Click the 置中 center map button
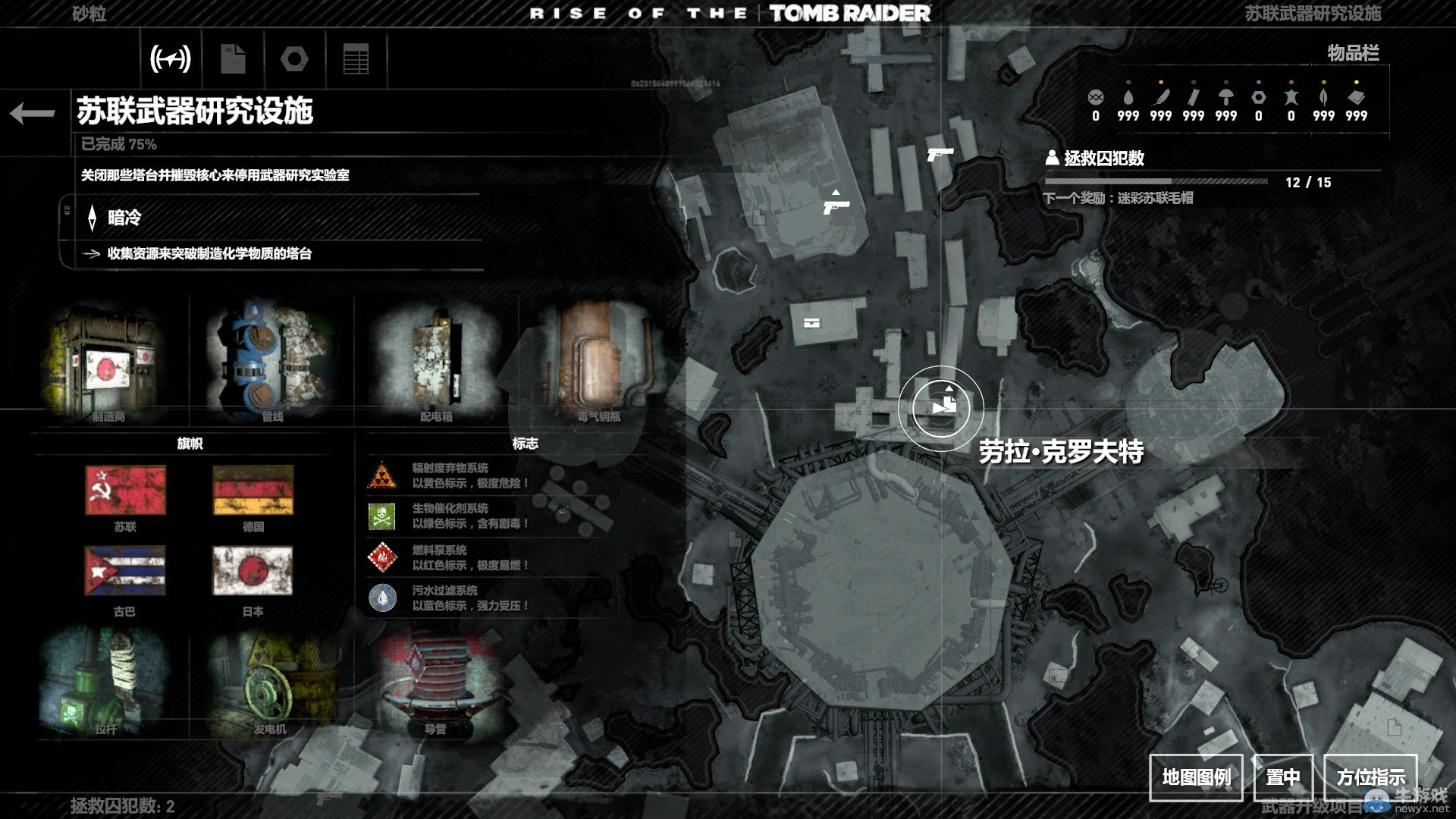1456x819 pixels. (x=1282, y=777)
